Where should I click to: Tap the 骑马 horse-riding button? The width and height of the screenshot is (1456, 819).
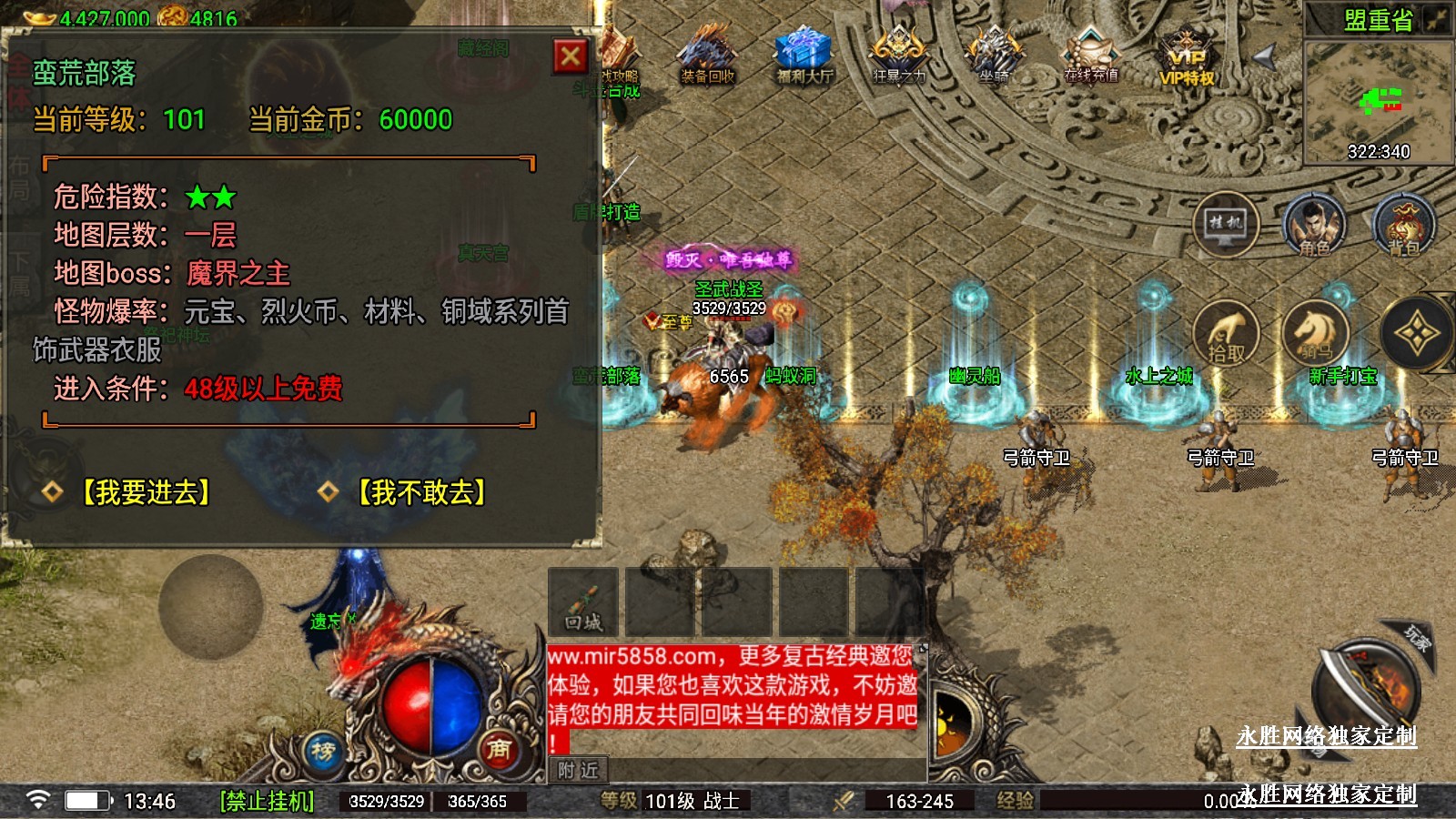click(x=1314, y=333)
